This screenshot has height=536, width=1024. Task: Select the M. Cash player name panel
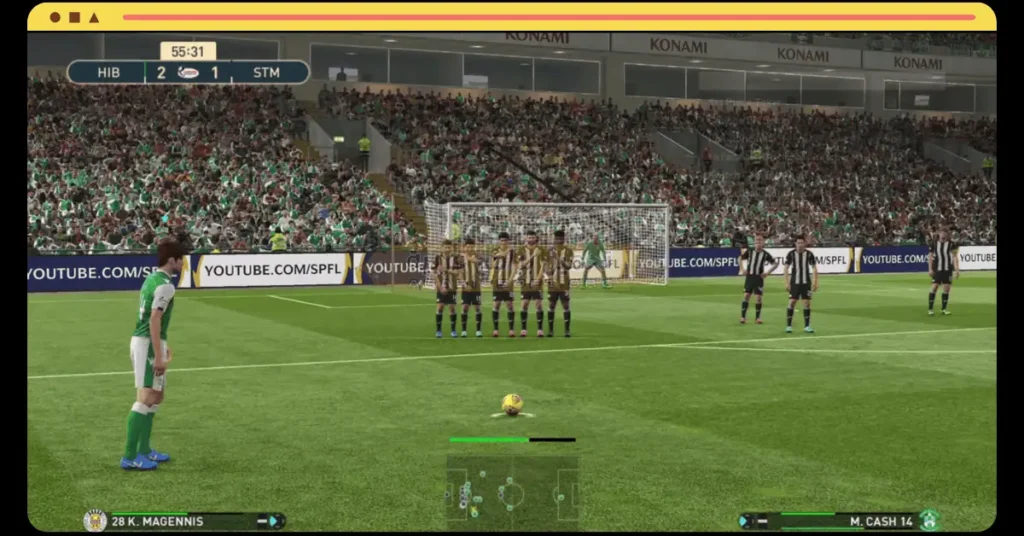(x=838, y=521)
